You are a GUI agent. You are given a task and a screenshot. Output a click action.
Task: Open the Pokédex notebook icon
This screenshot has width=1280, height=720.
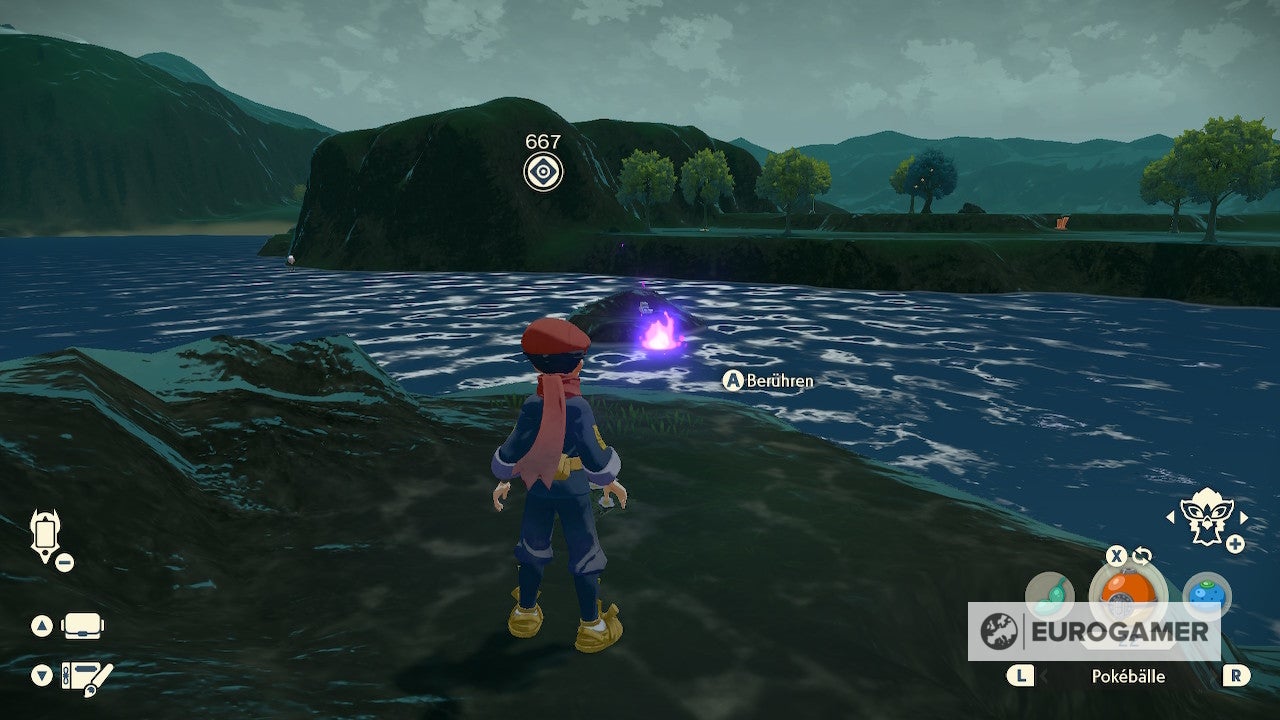pos(87,675)
